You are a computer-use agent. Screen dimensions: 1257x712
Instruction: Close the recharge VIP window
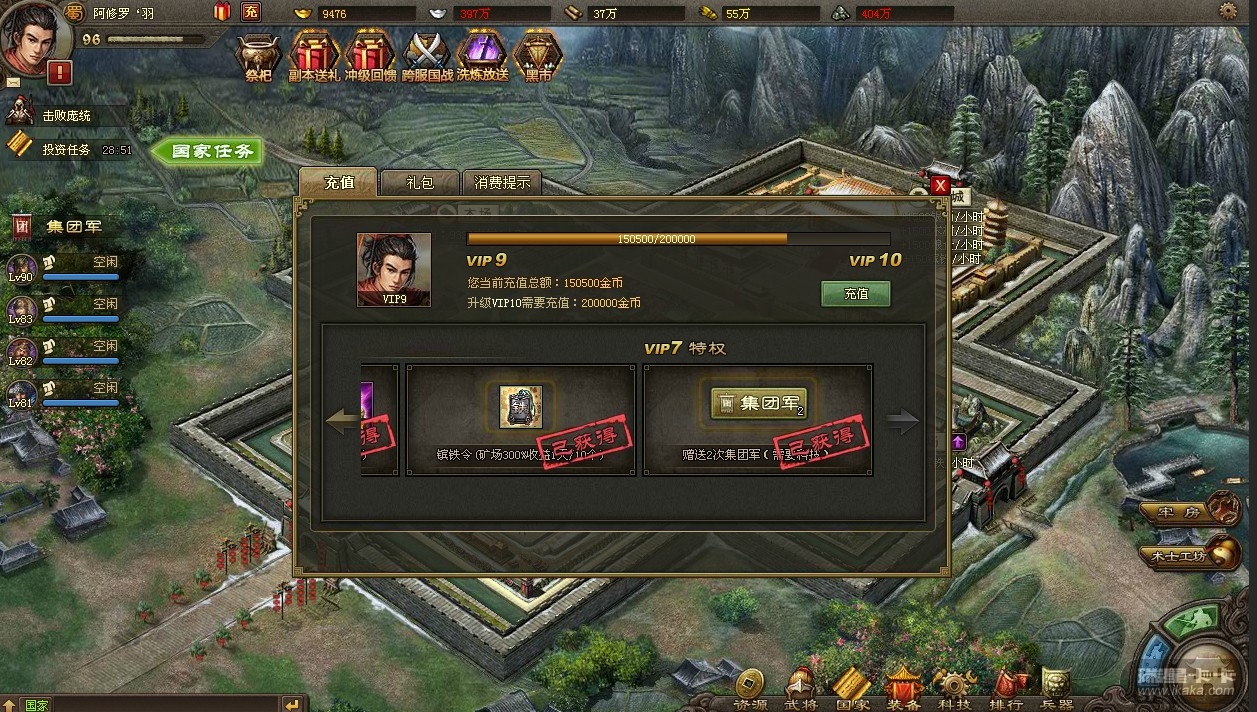(x=940, y=186)
